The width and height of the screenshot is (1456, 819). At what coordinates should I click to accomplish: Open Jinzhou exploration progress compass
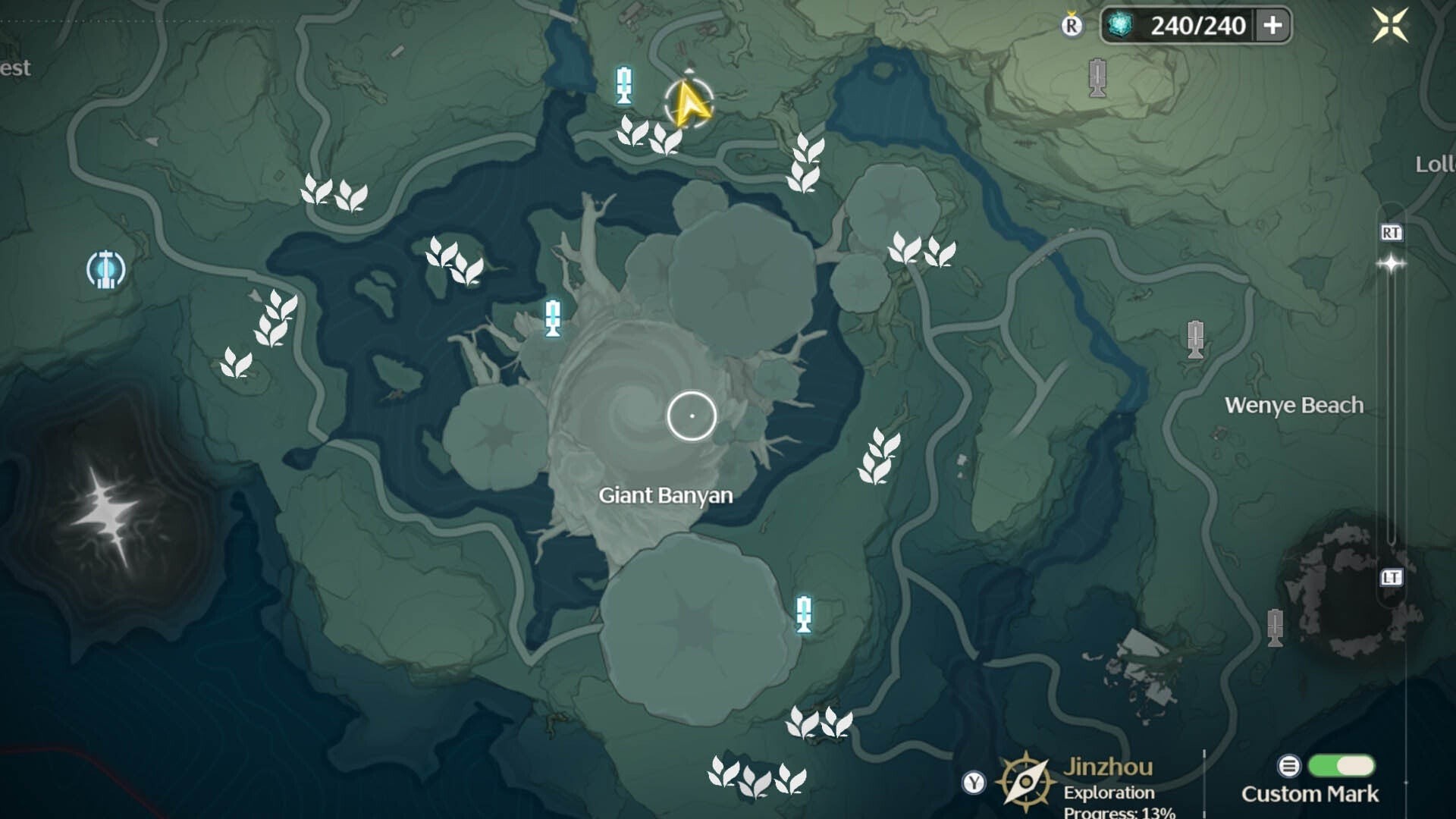[1025, 781]
